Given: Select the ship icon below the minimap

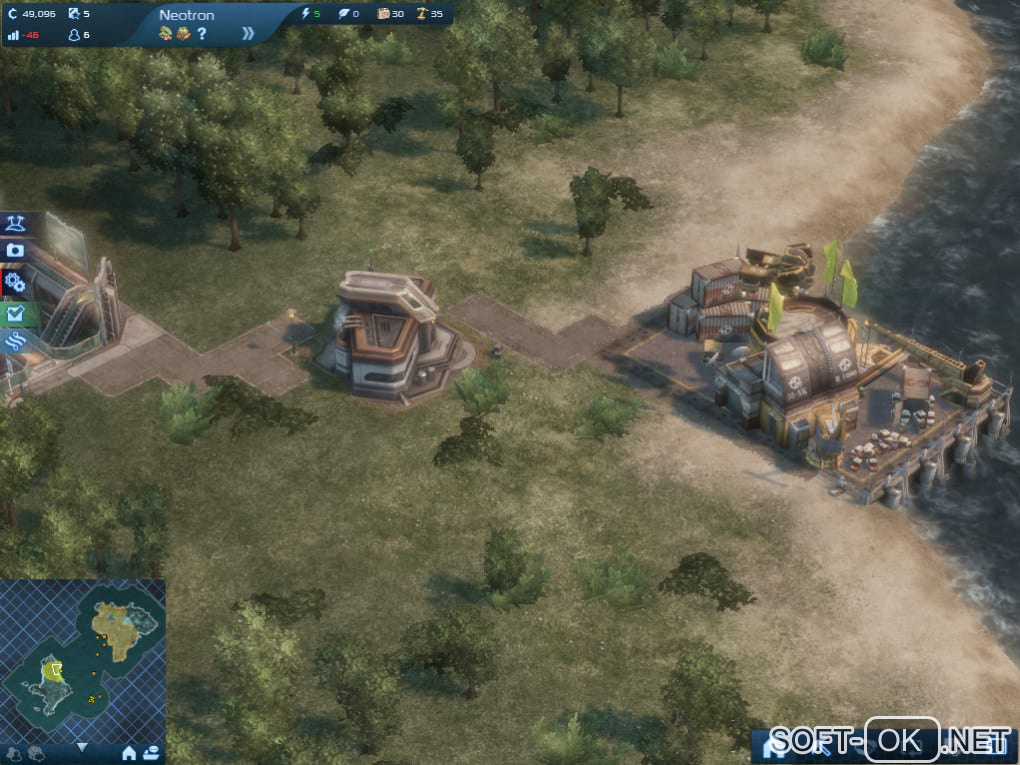Looking at the screenshot, I should [x=151, y=752].
